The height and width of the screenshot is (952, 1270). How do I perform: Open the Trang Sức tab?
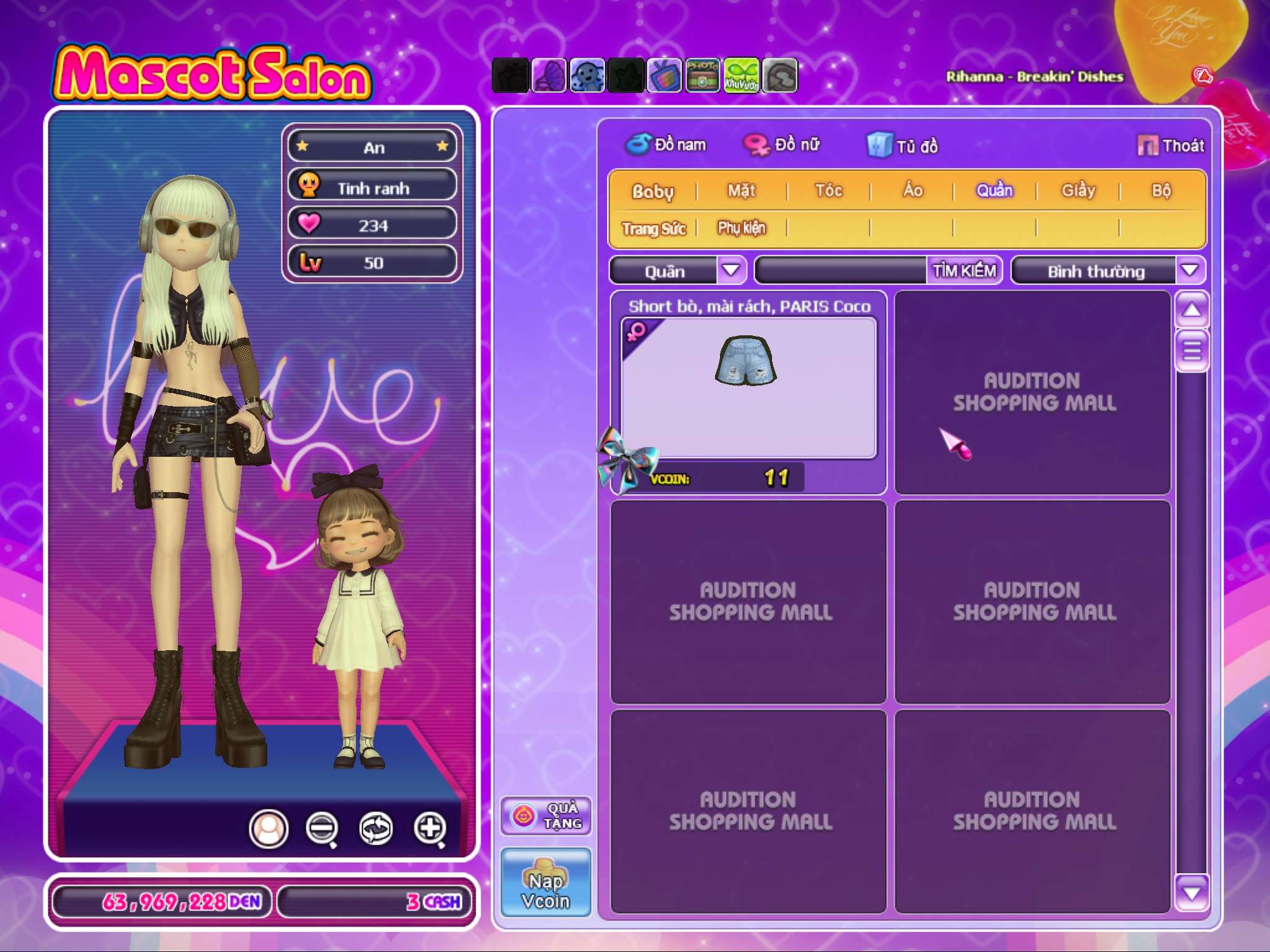pyautogui.click(x=654, y=229)
